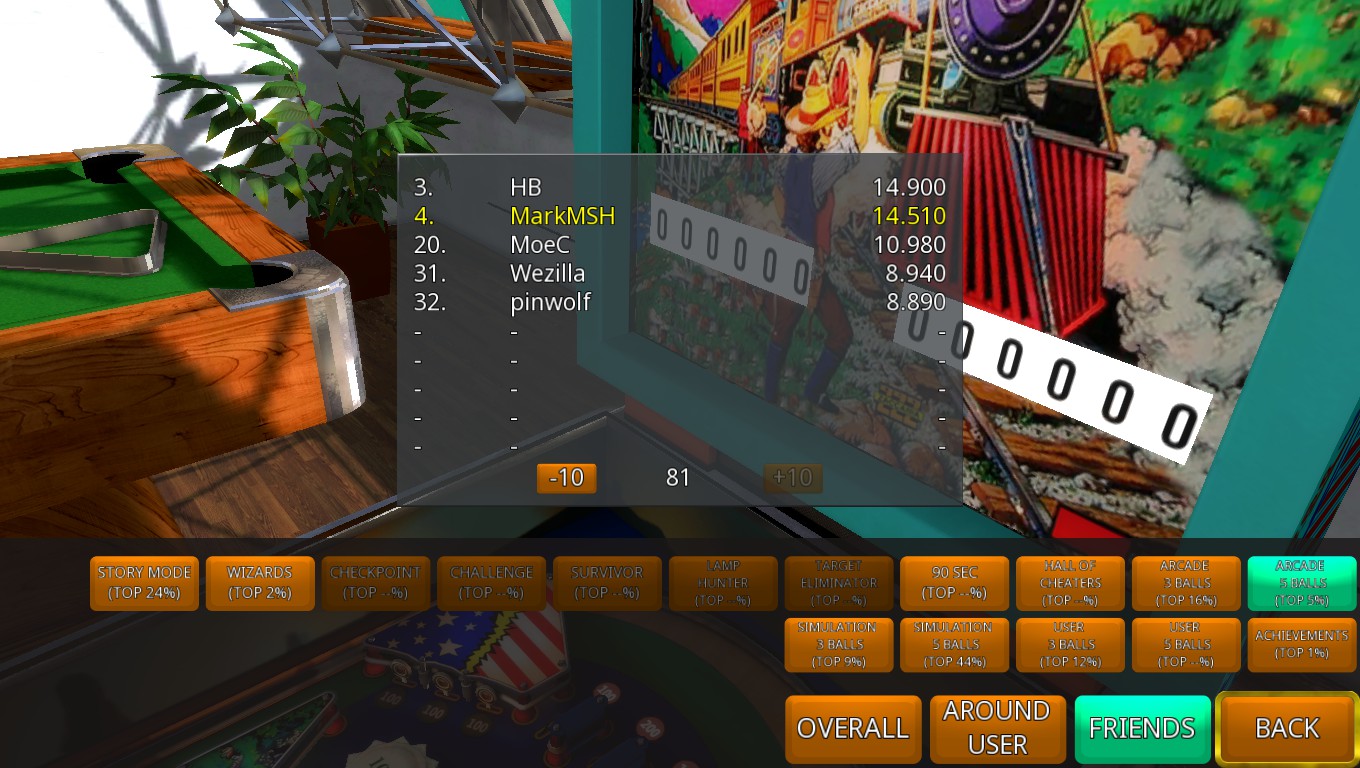The image size is (1360, 768).
Task: Click the -10 page button
Action: 567,478
